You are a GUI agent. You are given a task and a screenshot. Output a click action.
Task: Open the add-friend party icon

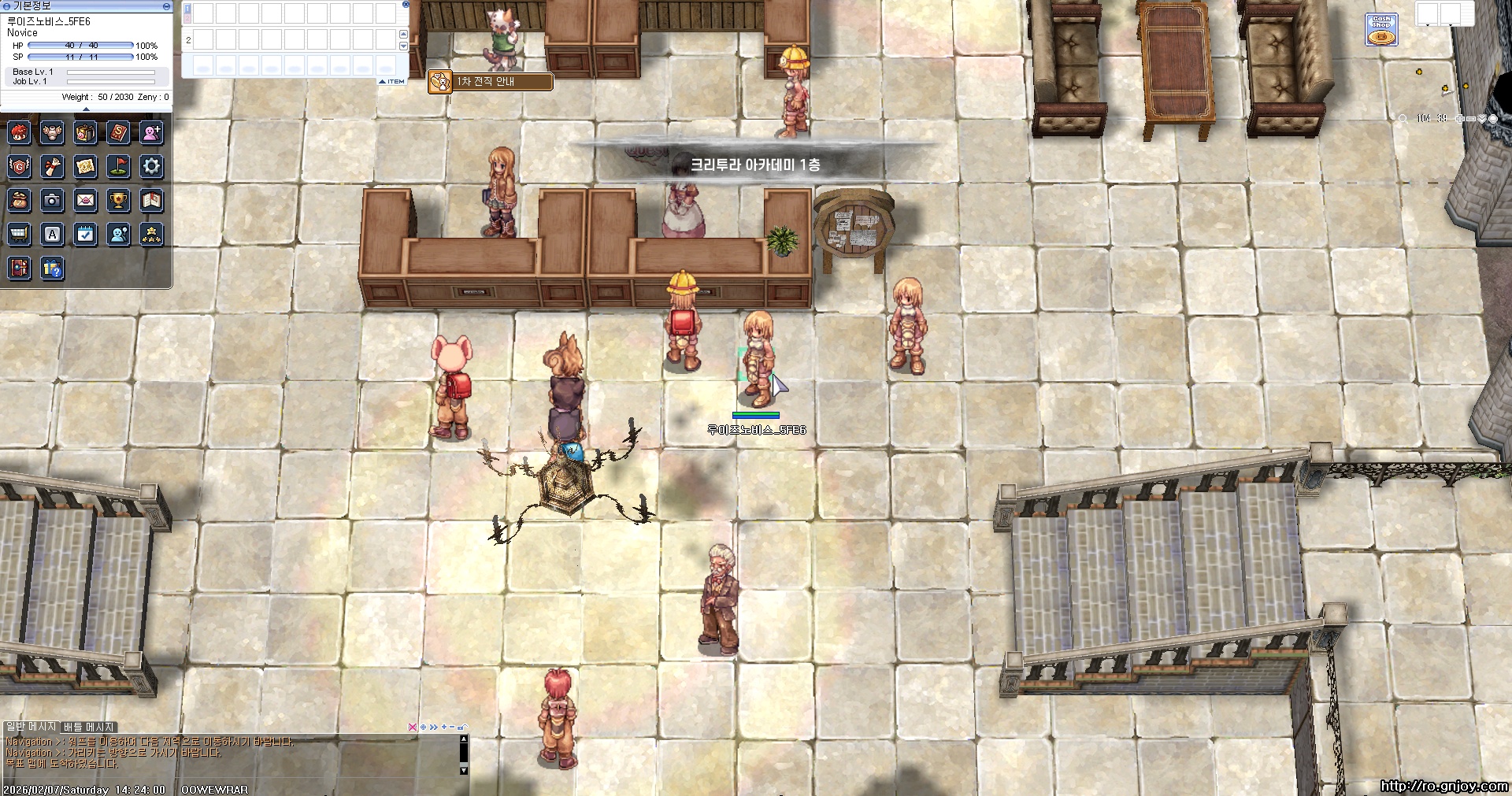coord(151,132)
